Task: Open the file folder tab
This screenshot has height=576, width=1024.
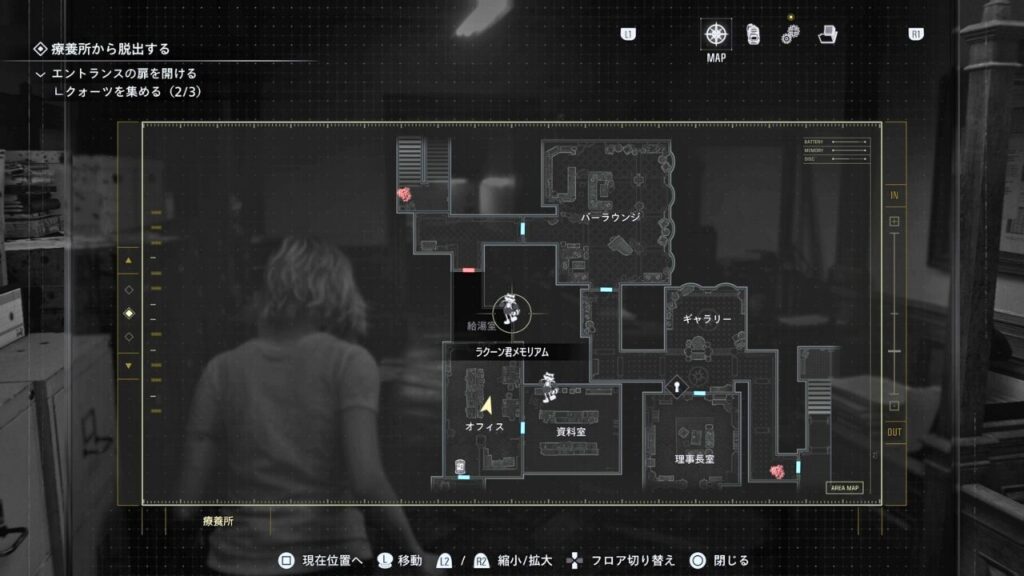Action: 827,34
